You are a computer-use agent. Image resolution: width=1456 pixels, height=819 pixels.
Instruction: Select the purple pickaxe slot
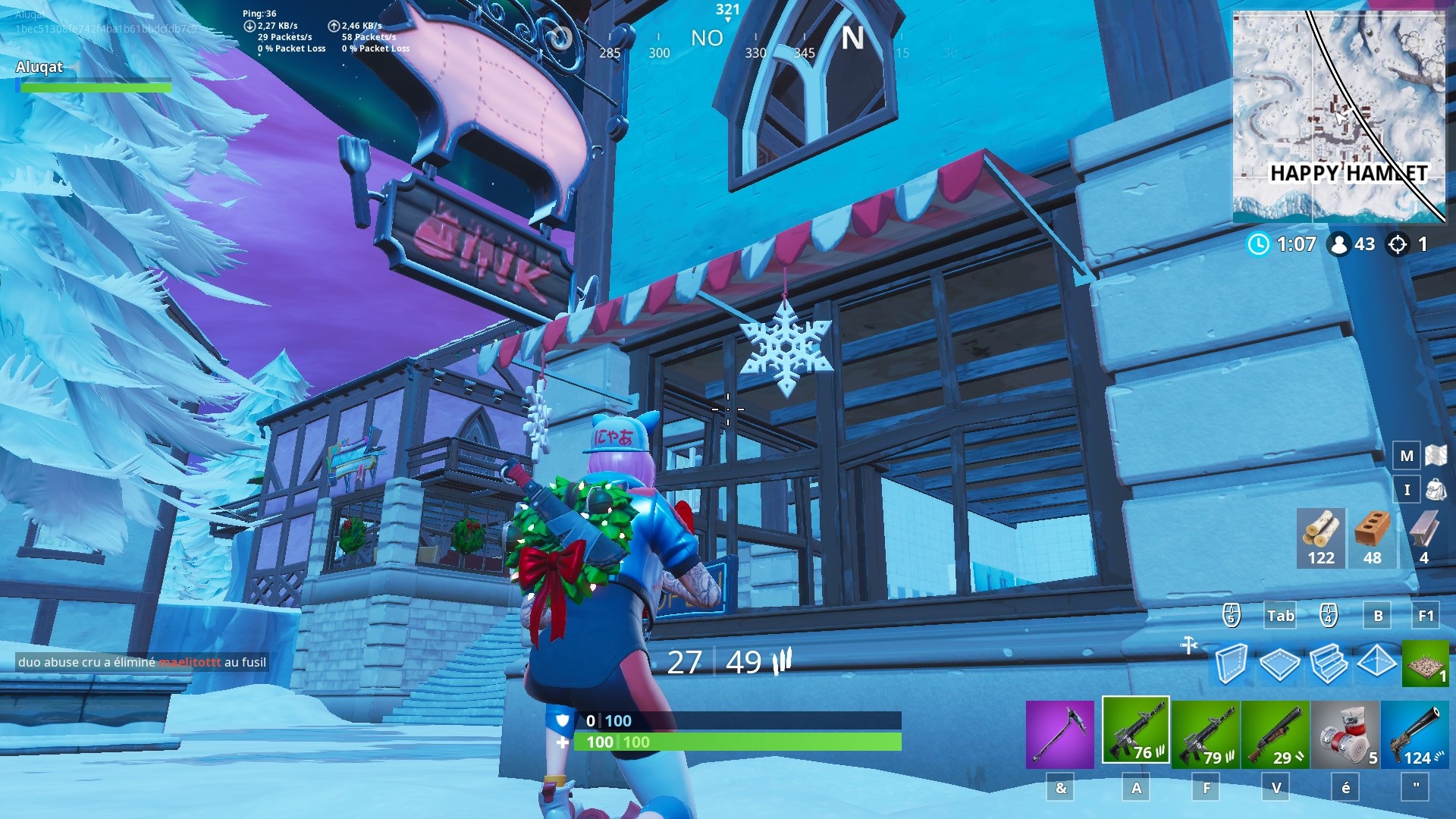pos(1059,734)
